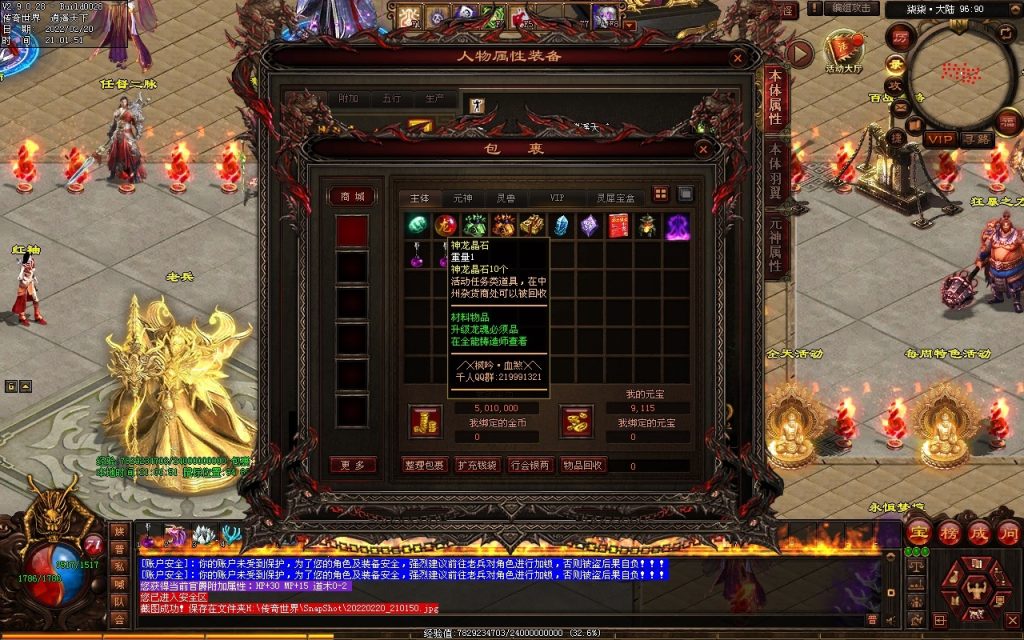
Task: Close the 包裹 inventory window
Action: coord(703,149)
